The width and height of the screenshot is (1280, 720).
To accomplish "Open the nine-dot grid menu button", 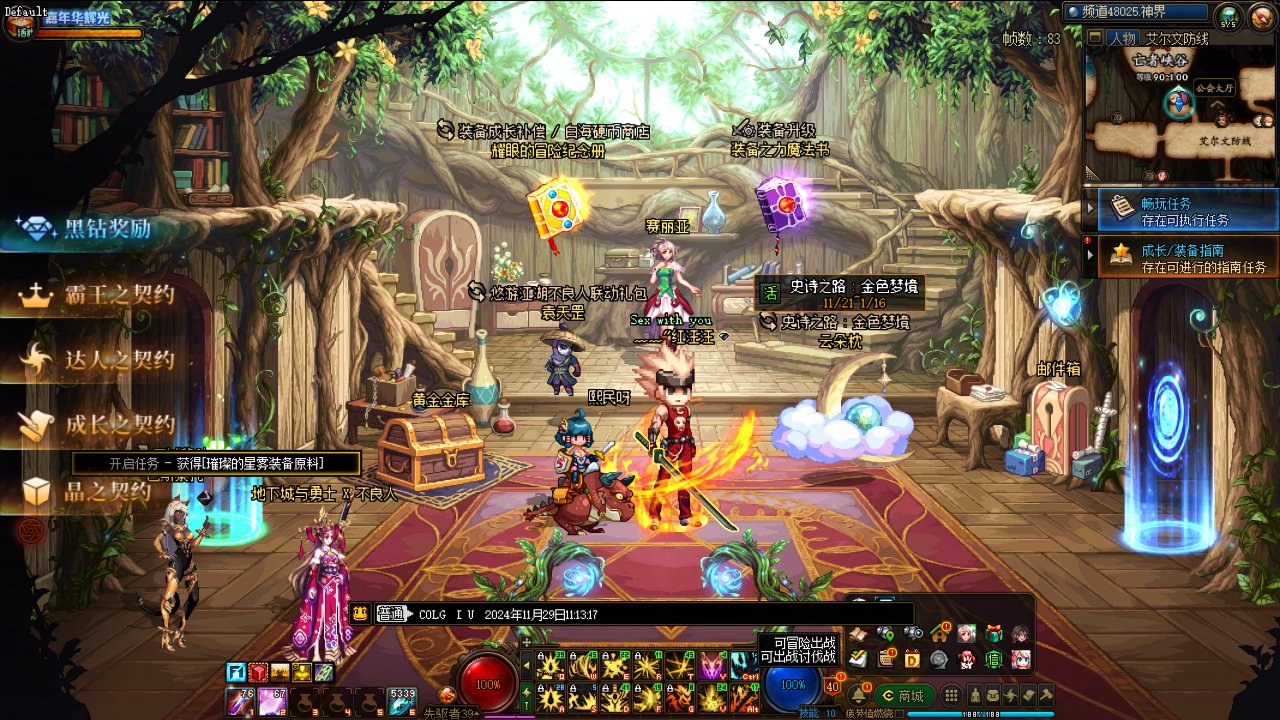I will point(951,695).
